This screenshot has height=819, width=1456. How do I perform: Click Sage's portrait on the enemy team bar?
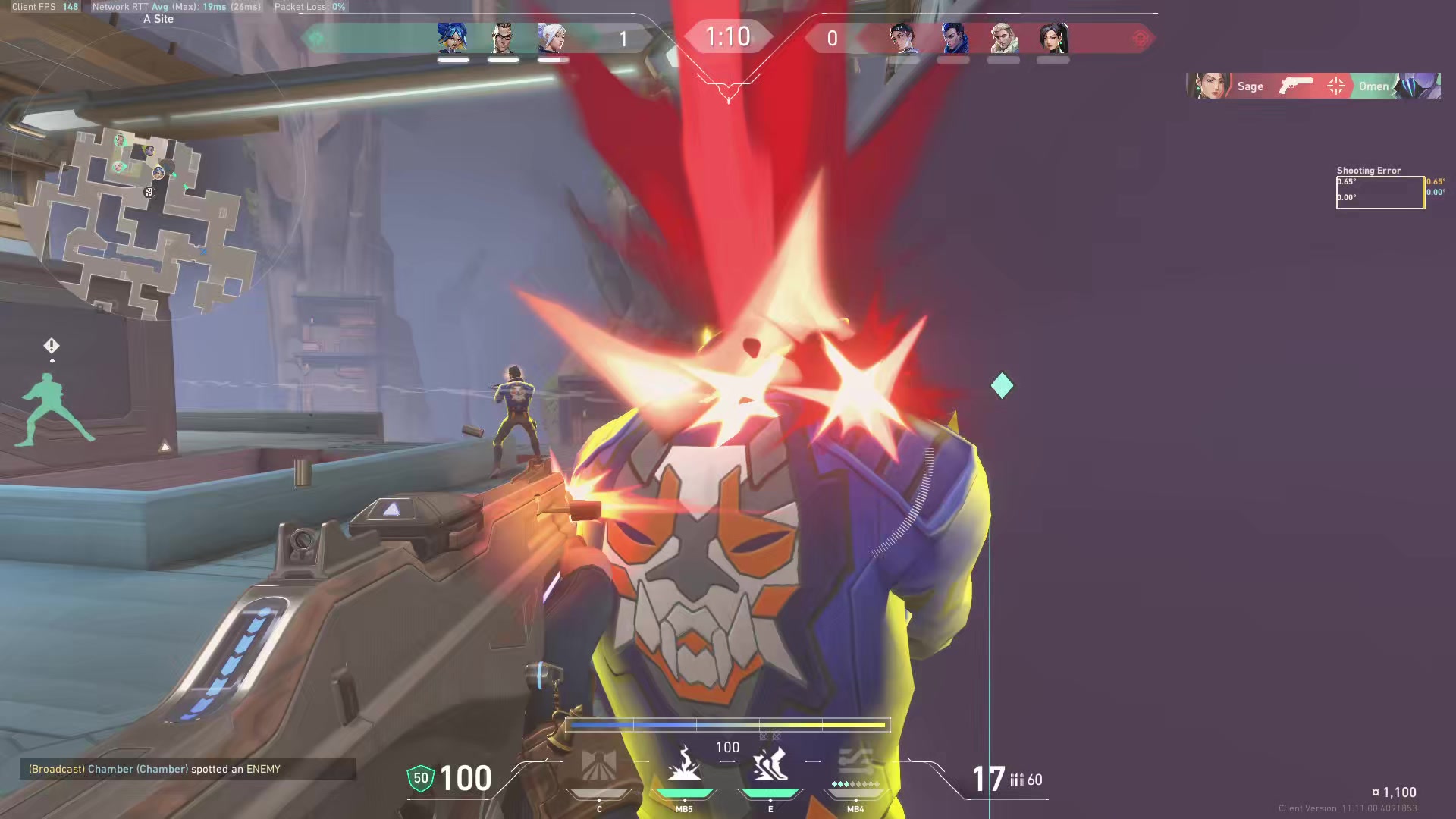pos(1053,38)
